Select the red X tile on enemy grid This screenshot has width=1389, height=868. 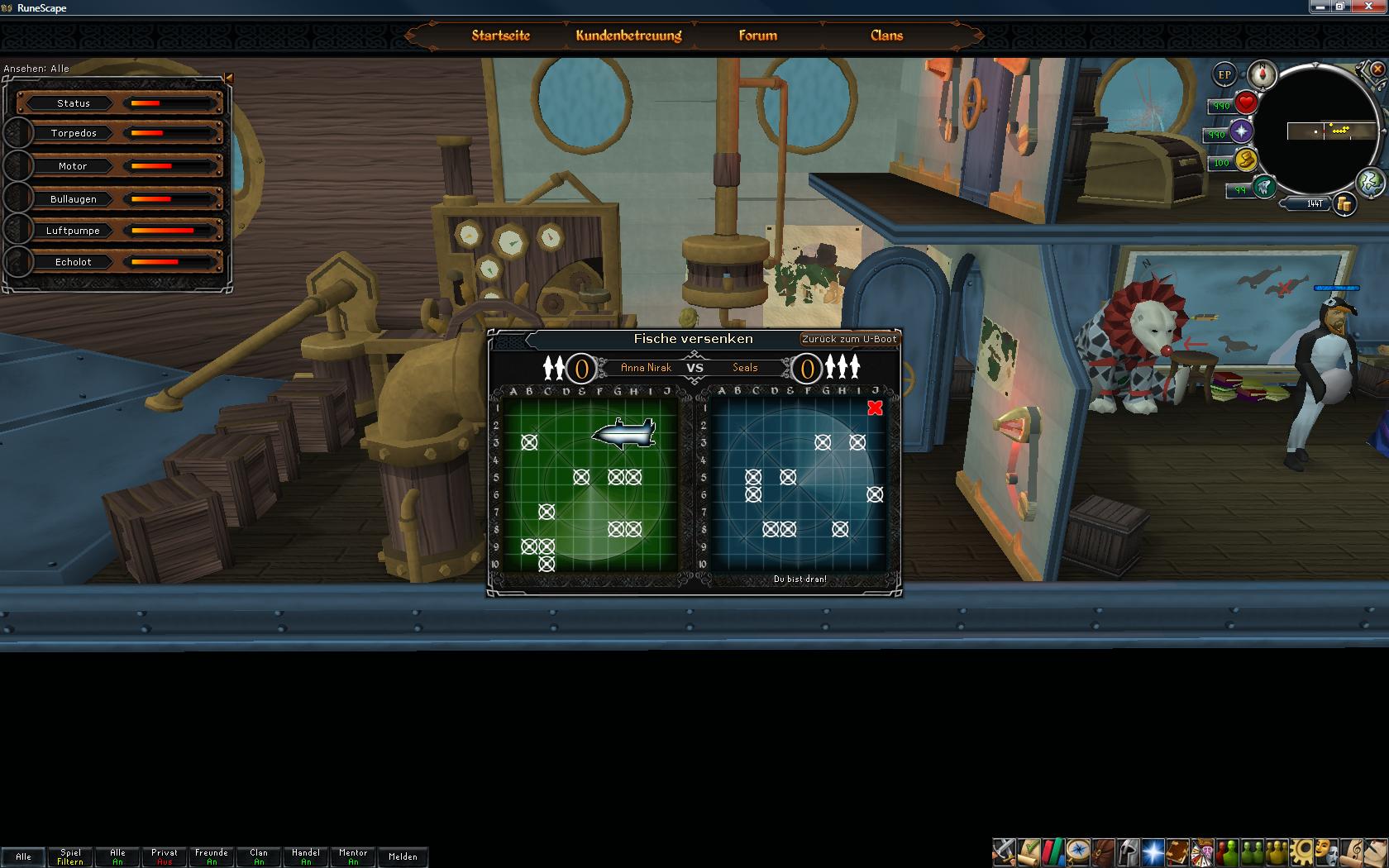(x=875, y=408)
